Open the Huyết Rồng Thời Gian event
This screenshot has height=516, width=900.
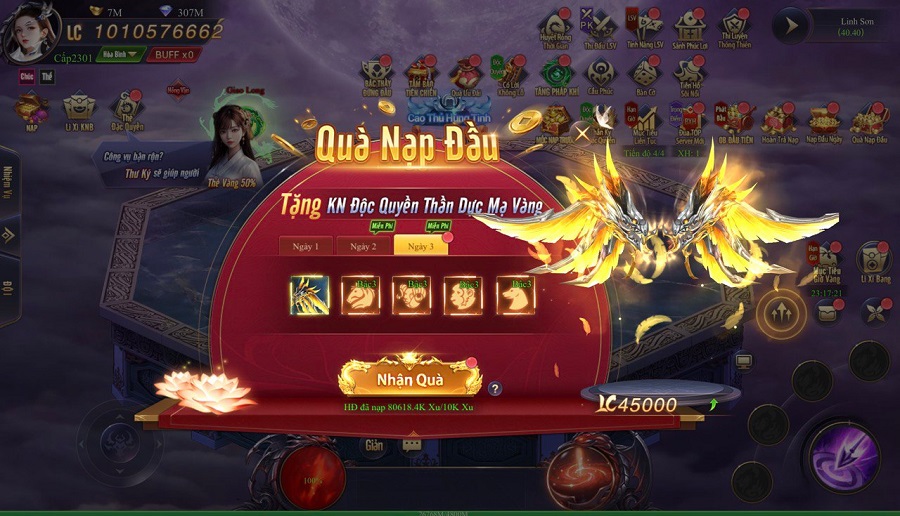pos(555,27)
